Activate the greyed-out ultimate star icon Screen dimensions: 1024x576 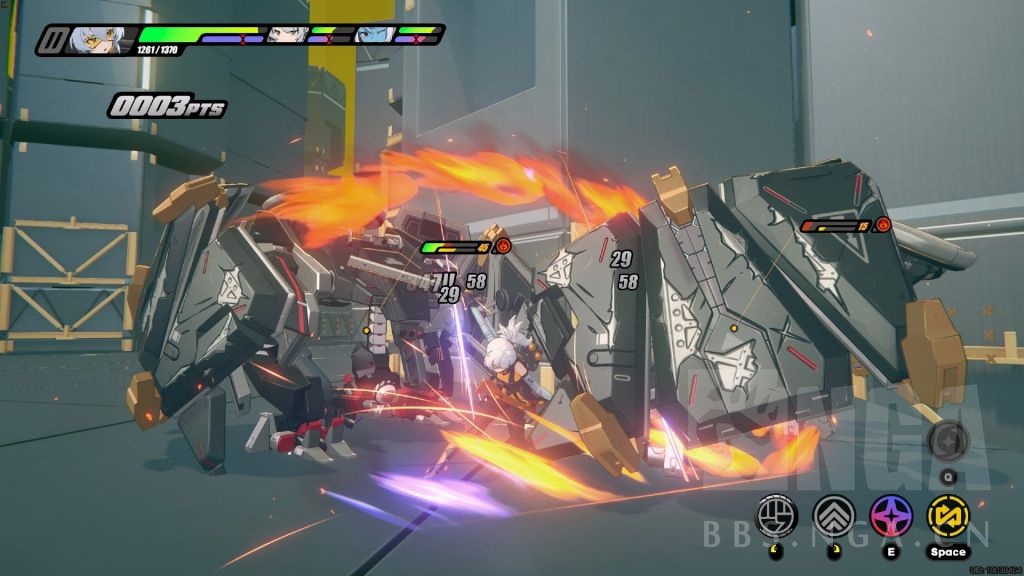point(947,441)
